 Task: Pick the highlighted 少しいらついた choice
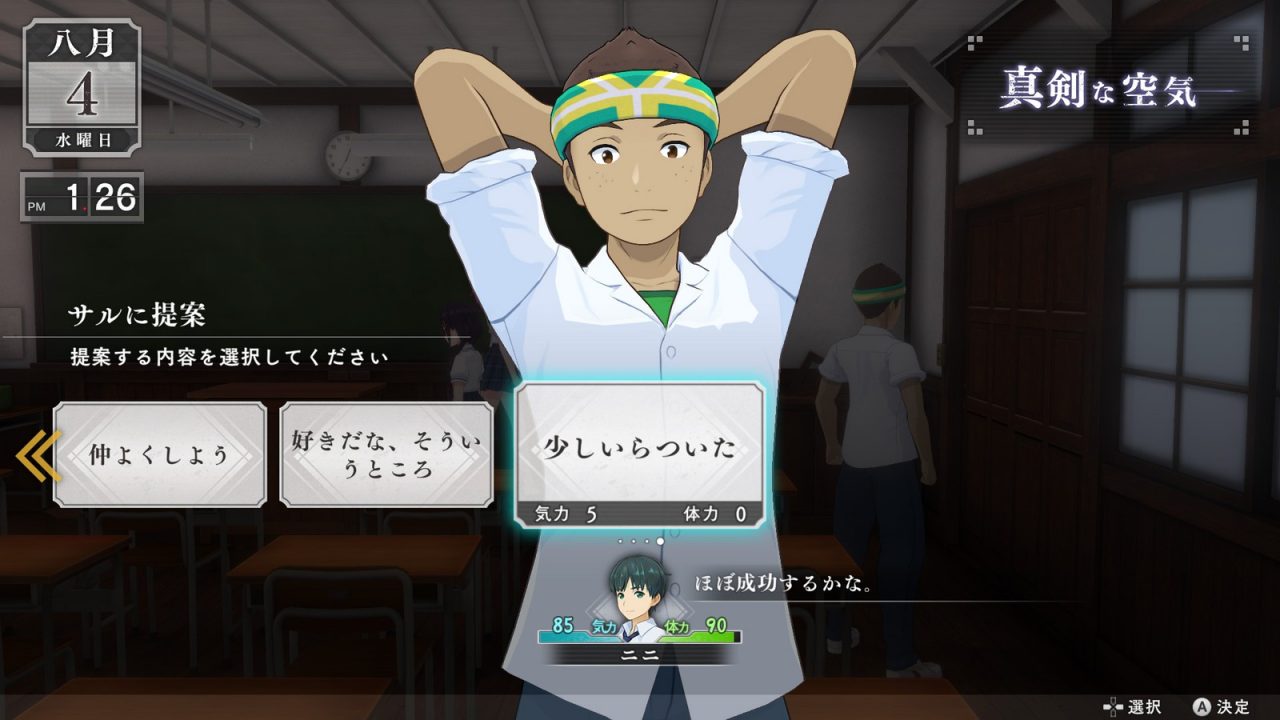tap(639, 447)
